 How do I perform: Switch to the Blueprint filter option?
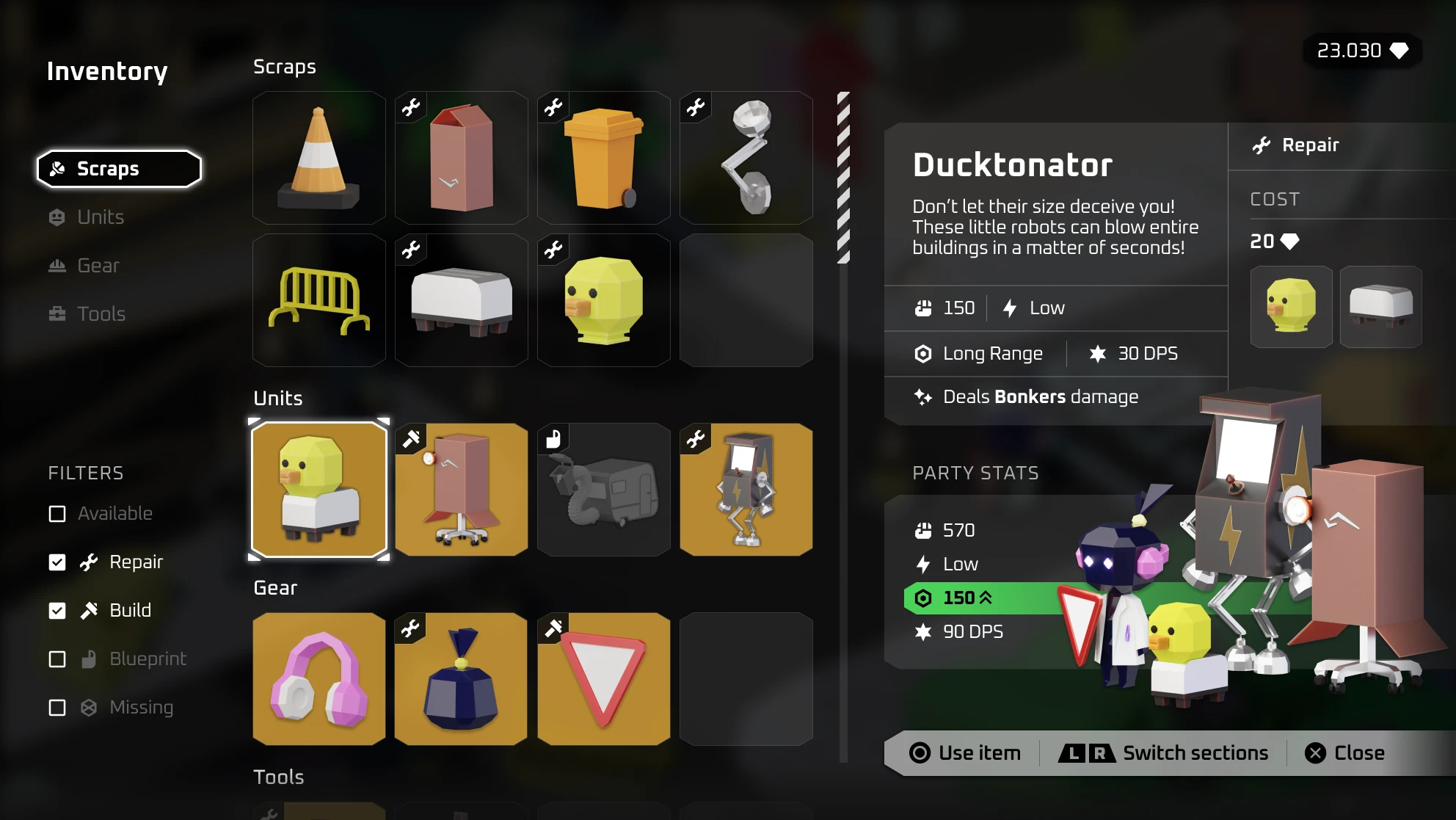point(57,659)
